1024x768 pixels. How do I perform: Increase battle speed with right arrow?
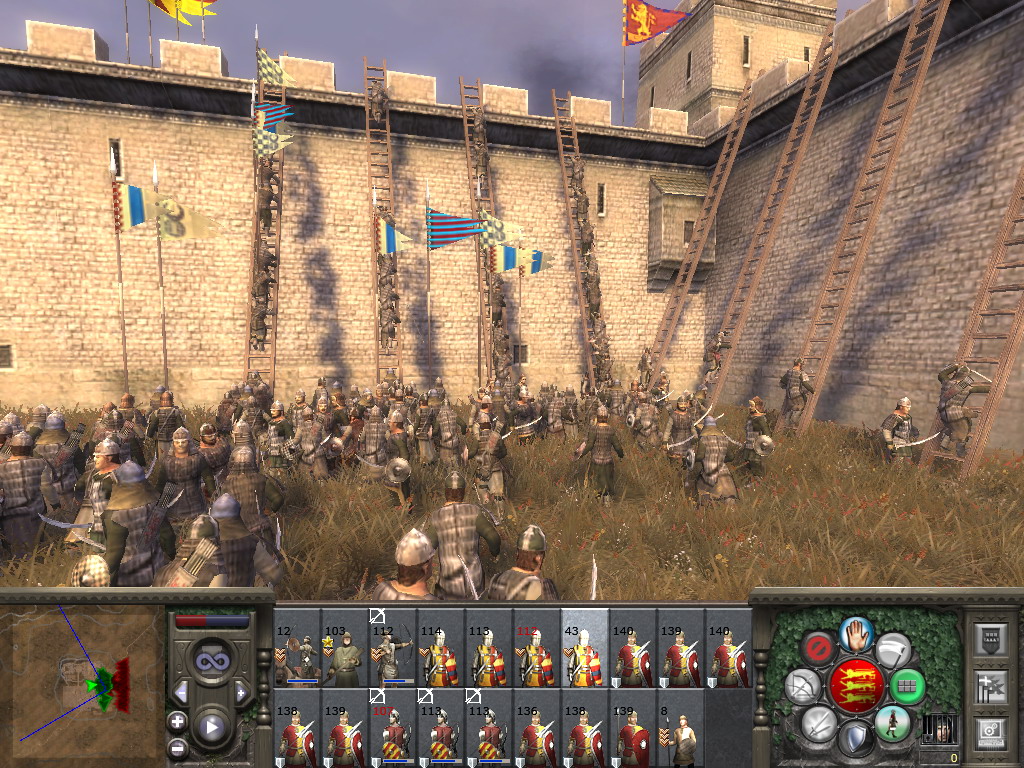click(241, 692)
